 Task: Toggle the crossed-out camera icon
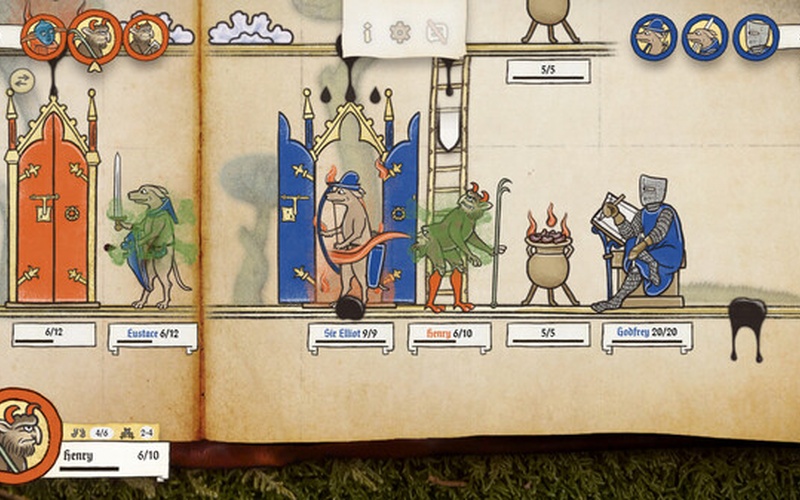click(437, 32)
